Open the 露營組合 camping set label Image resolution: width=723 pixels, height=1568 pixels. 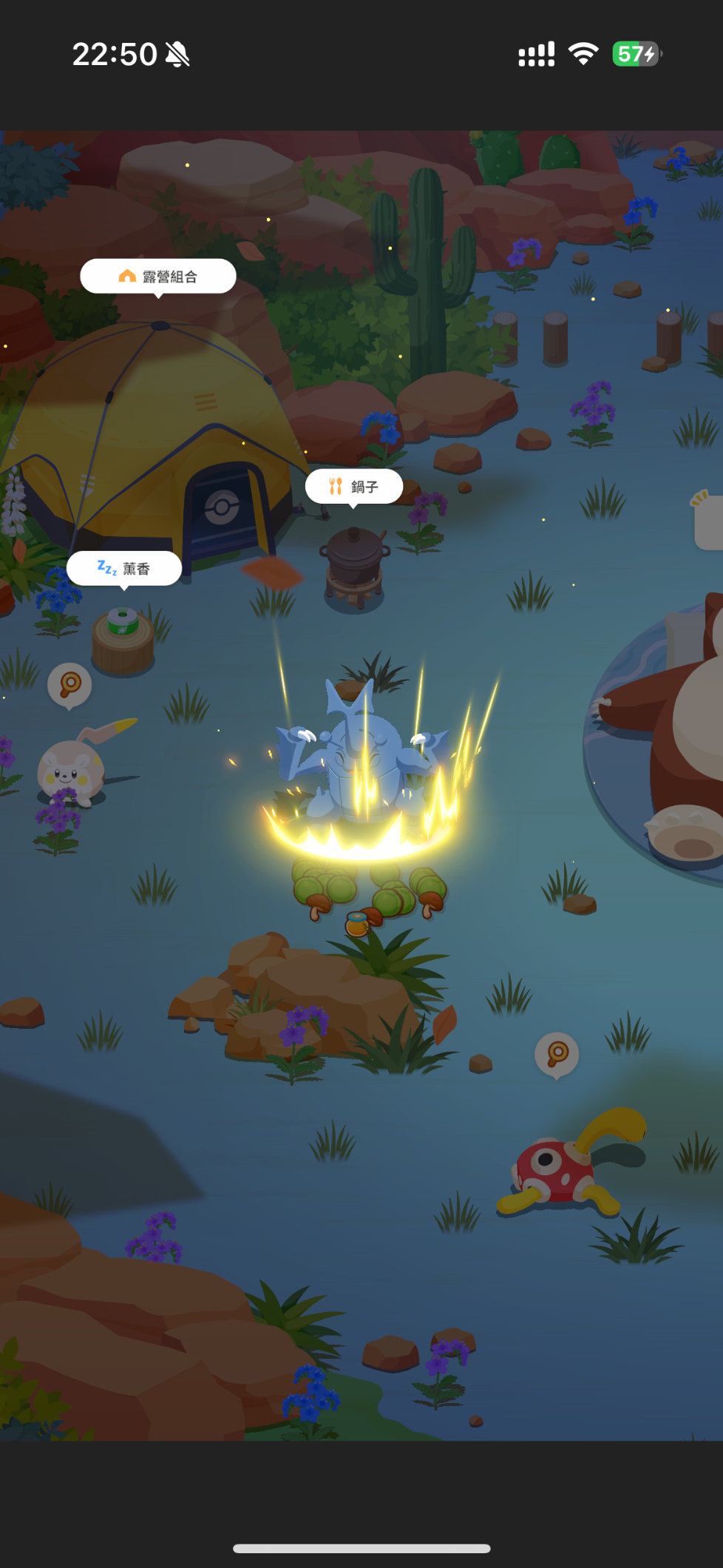(158, 277)
